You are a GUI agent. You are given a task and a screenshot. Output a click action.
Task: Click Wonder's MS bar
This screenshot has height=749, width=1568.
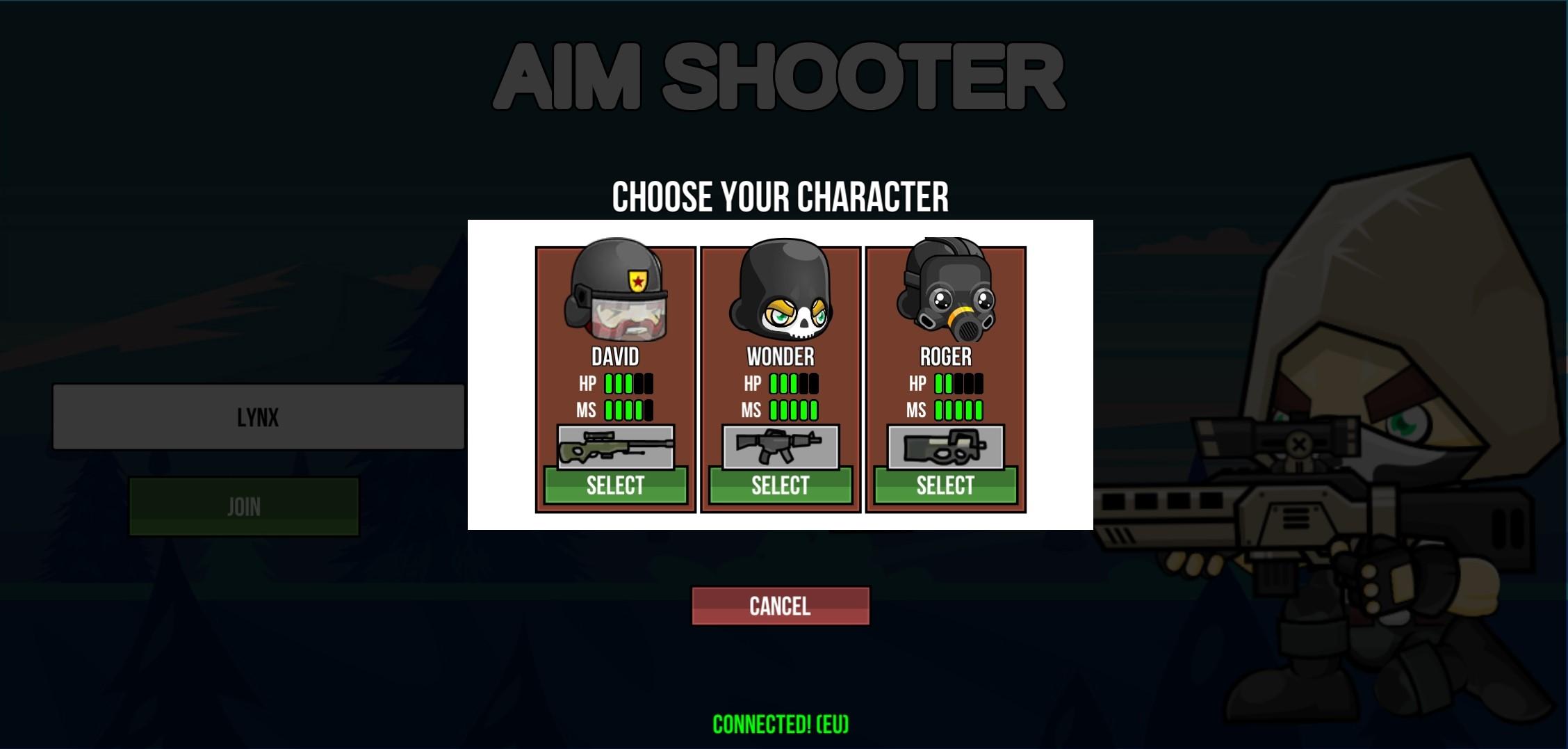click(792, 410)
